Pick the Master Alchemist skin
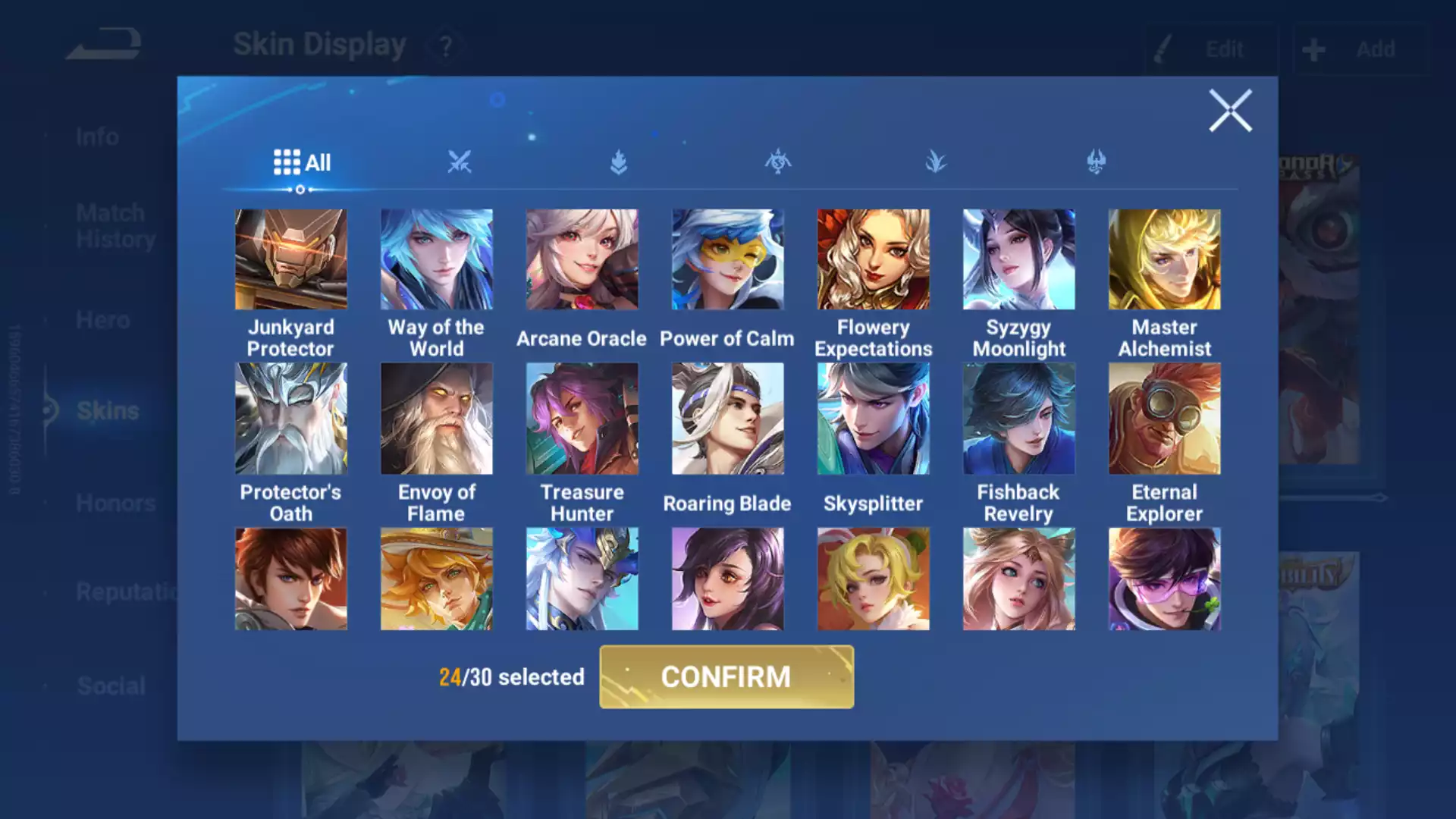1456x819 pixels. point(1164,259)
